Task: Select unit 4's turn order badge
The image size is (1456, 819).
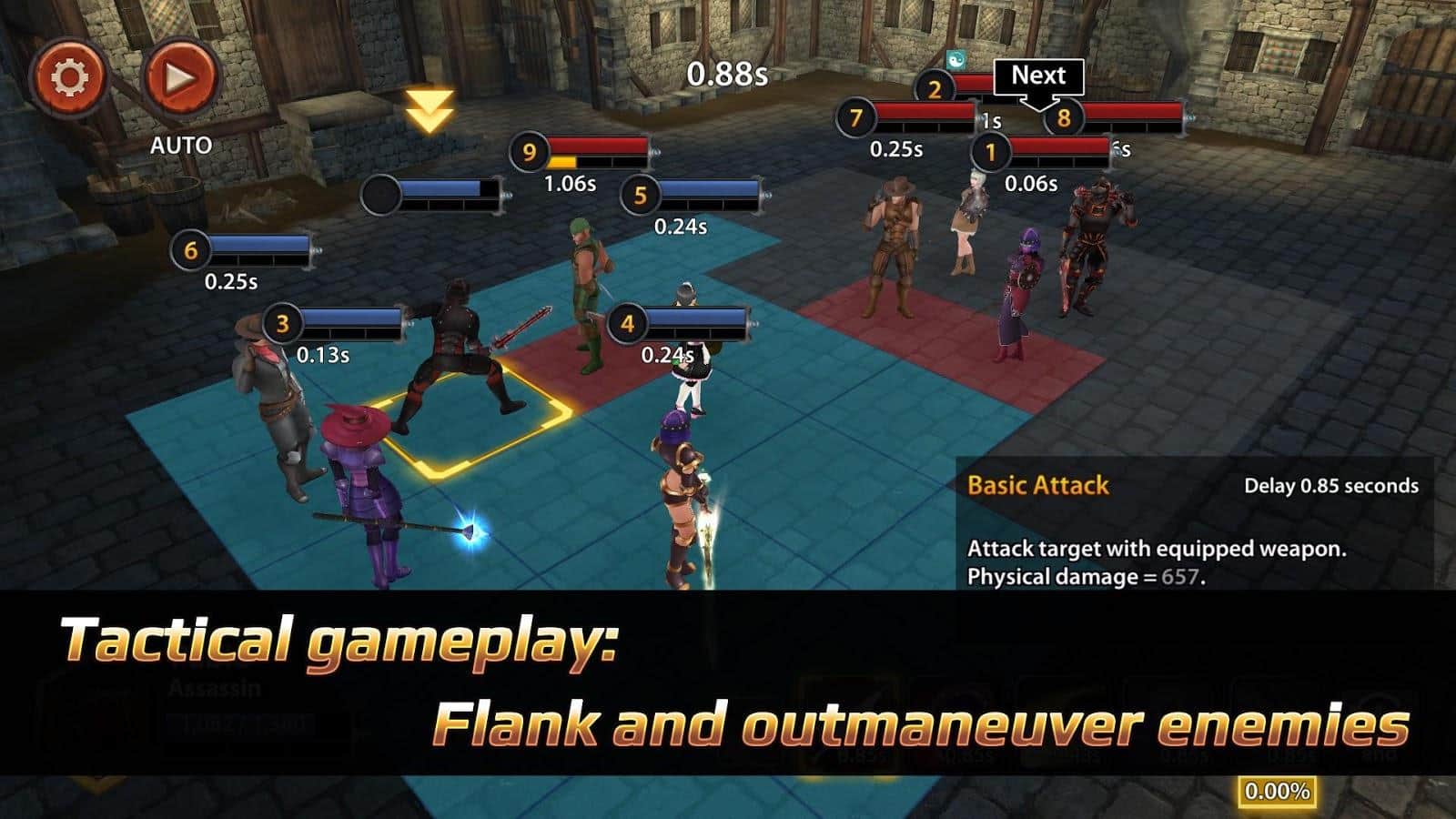Action: point(628,321)
